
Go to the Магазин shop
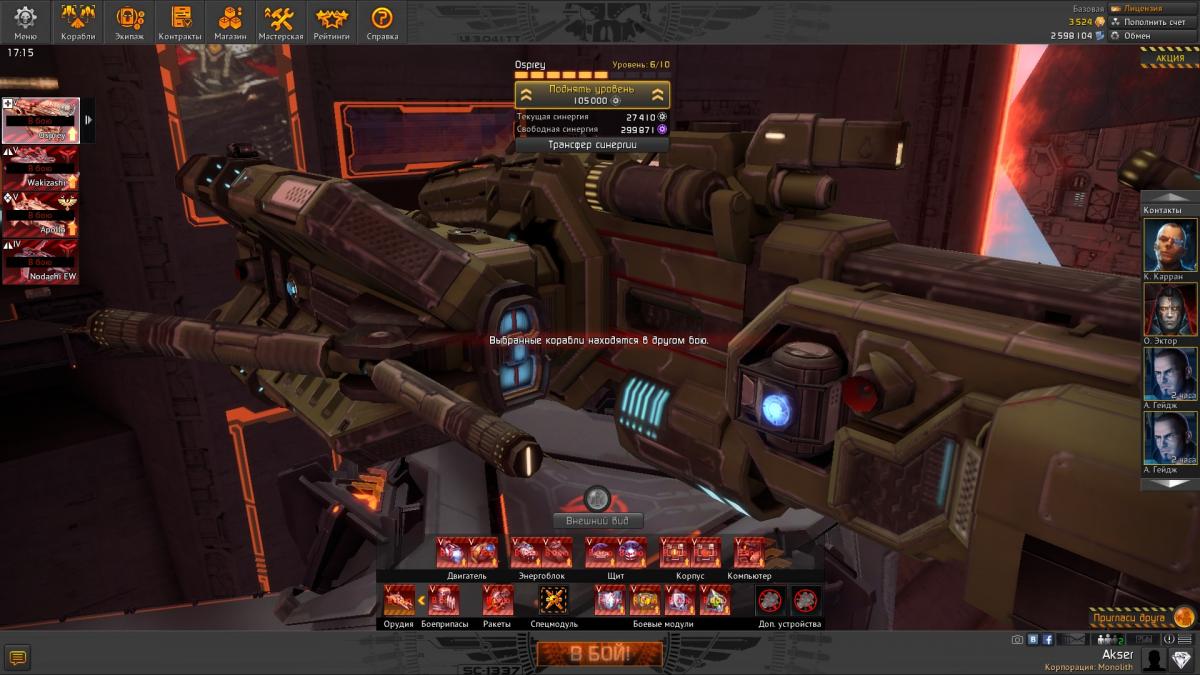click(x=230, y=22)
